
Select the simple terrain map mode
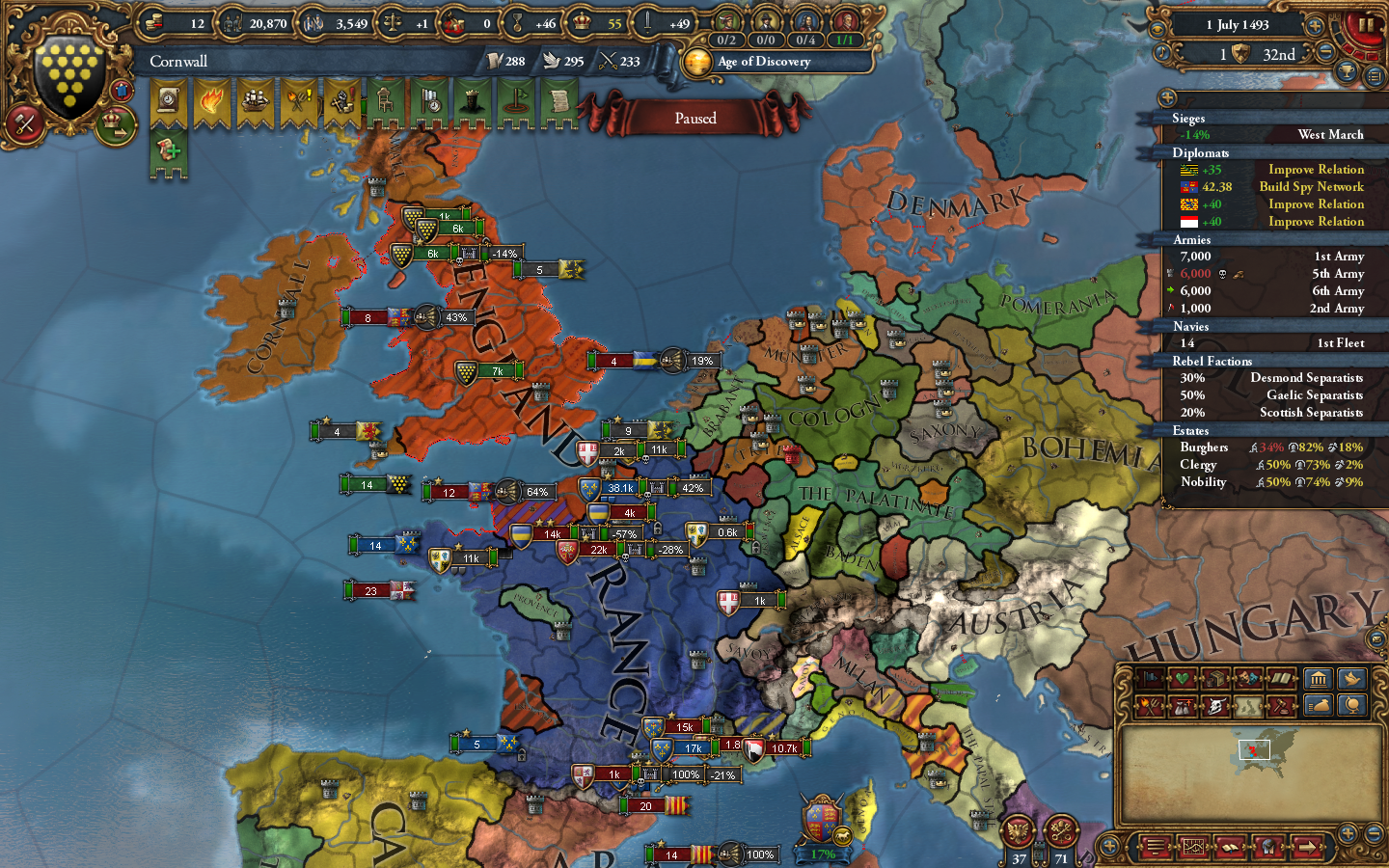click(1248, 709)
